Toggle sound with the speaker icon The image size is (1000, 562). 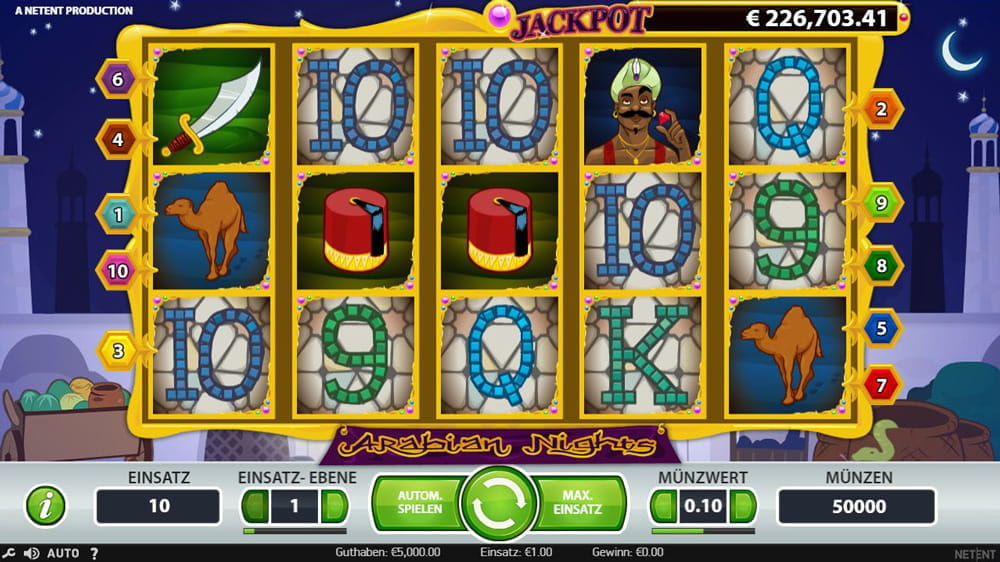(31, 553)
